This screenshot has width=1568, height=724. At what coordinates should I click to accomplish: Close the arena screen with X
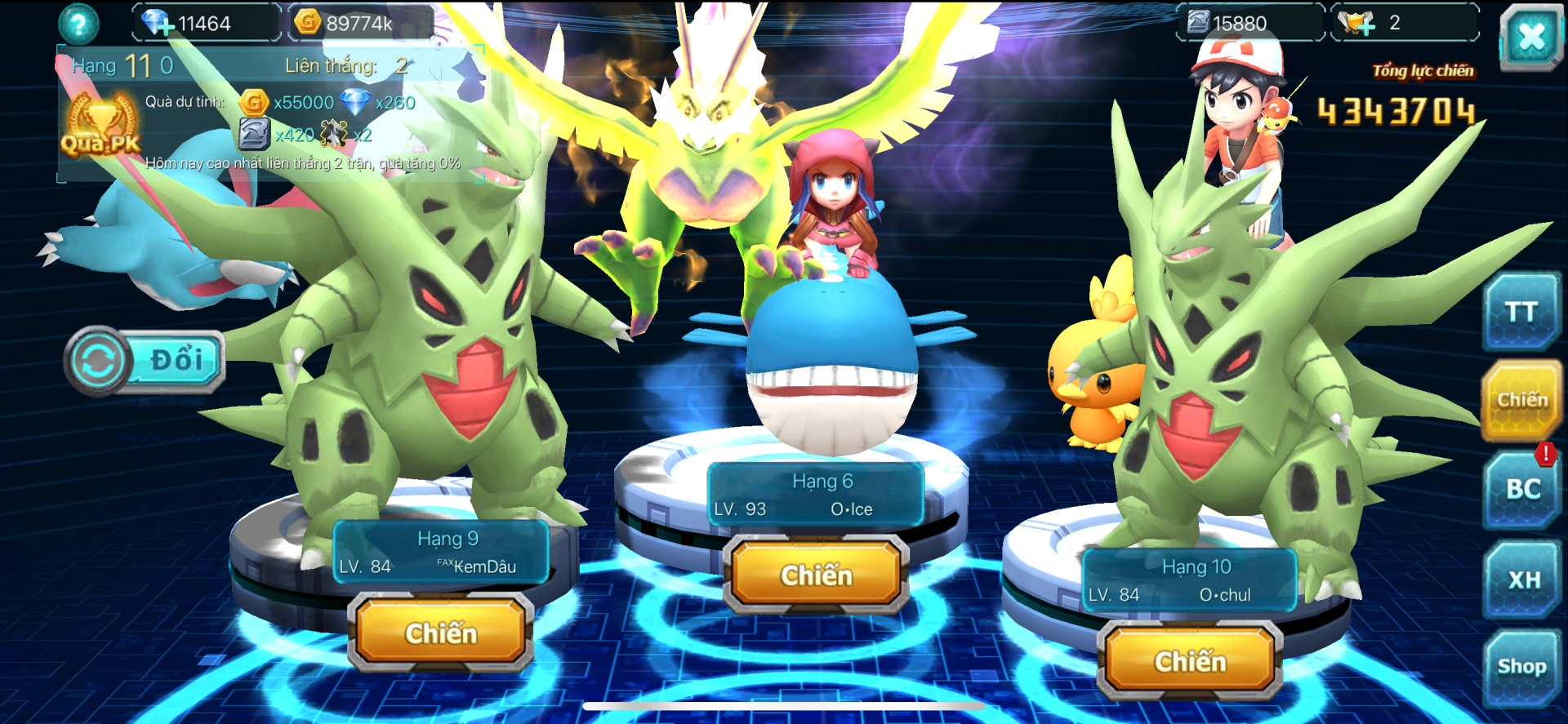1531,37
